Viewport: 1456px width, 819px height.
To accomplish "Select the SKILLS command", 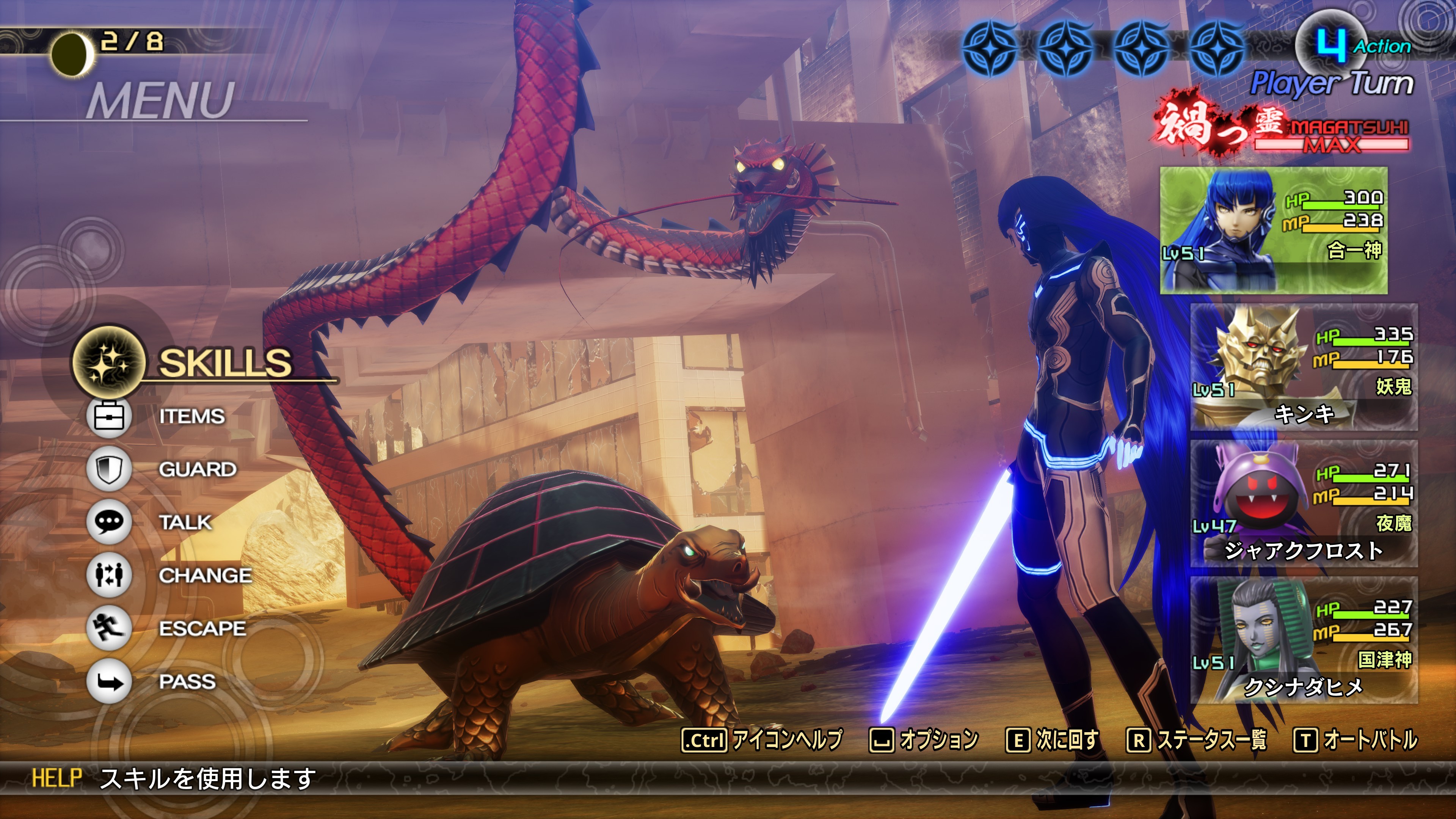I will [x=224, y=362].
